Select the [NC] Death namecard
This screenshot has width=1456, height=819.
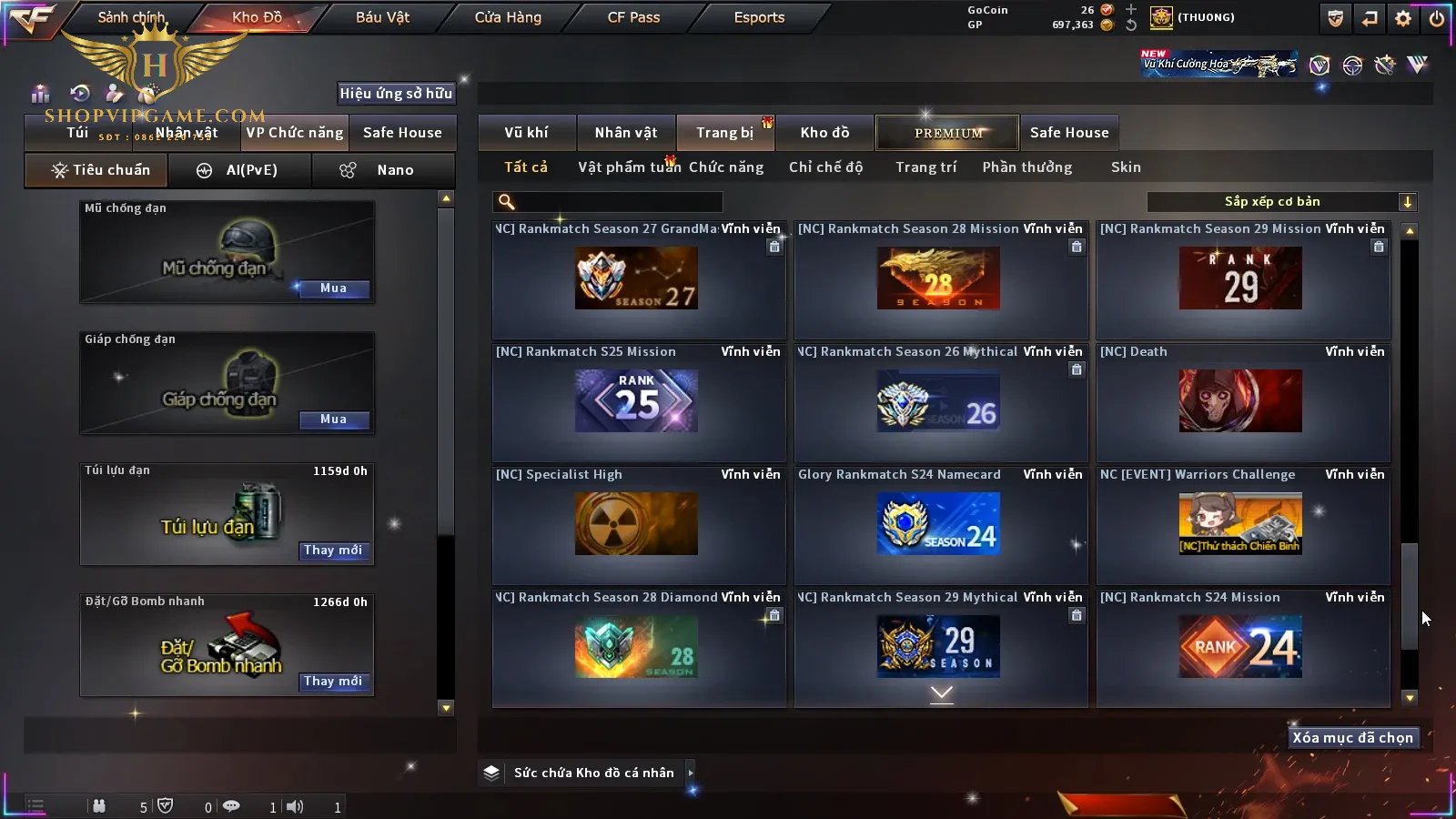click(1240, 401)
